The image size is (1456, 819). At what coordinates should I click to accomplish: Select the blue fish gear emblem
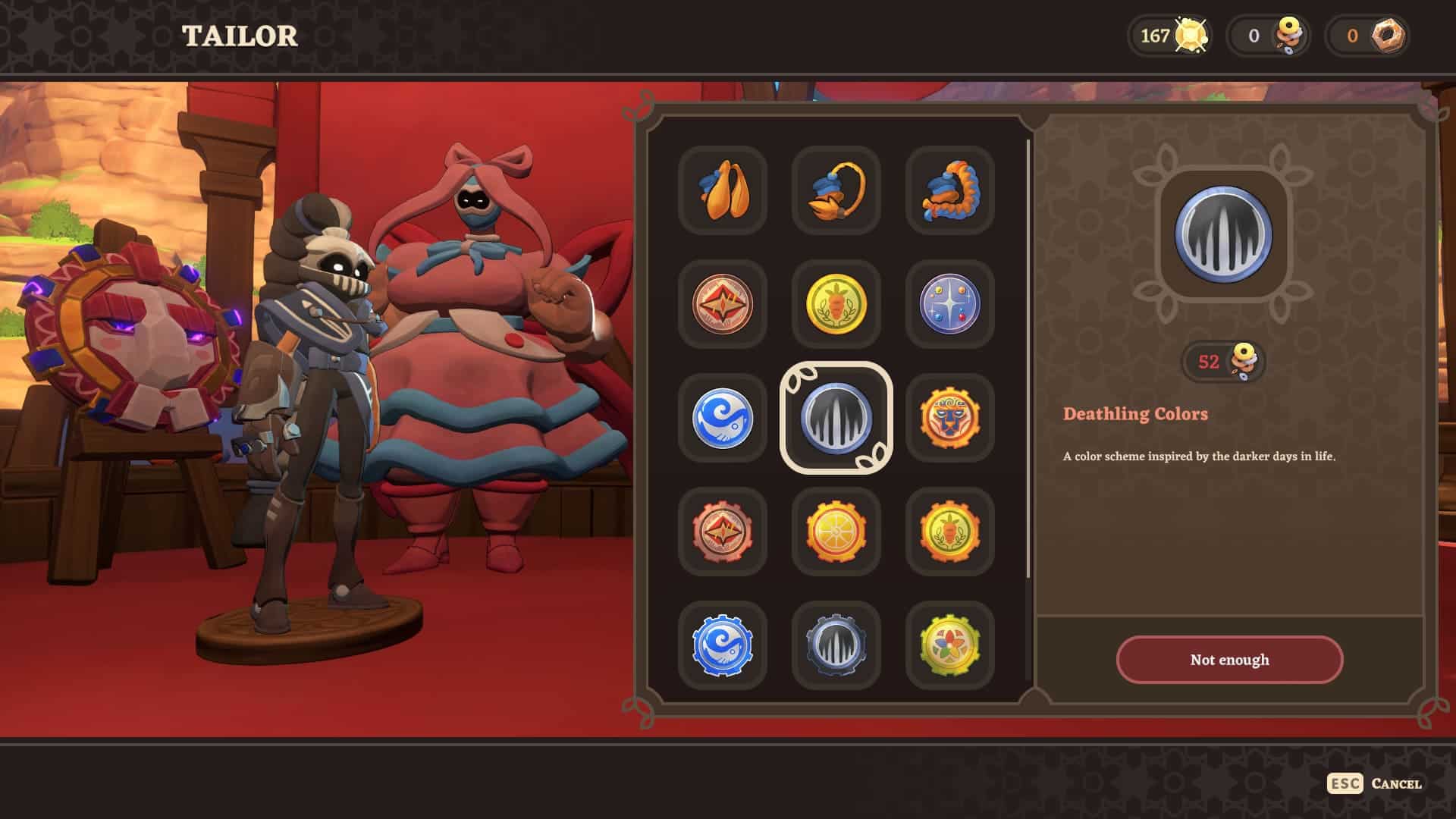tap(722, 646)
